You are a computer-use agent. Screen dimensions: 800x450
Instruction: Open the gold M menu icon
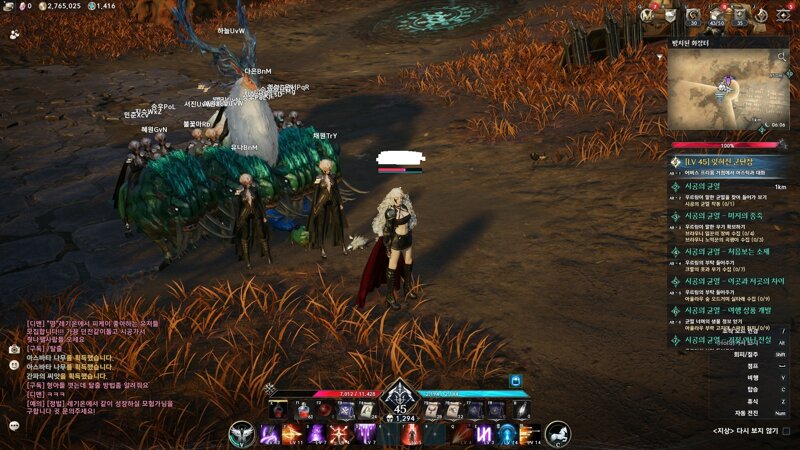[647, 14]
